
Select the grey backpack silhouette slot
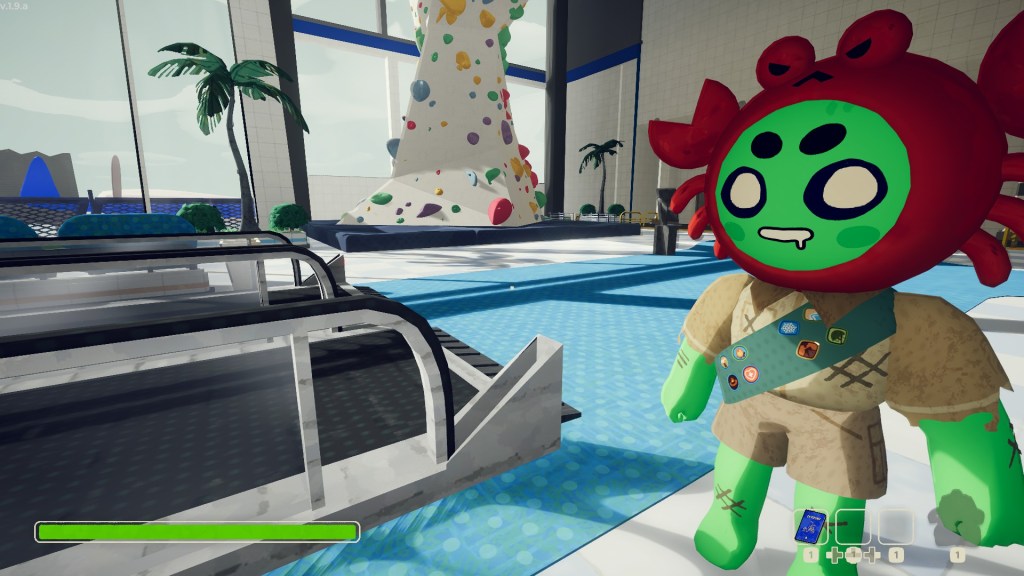957,526
